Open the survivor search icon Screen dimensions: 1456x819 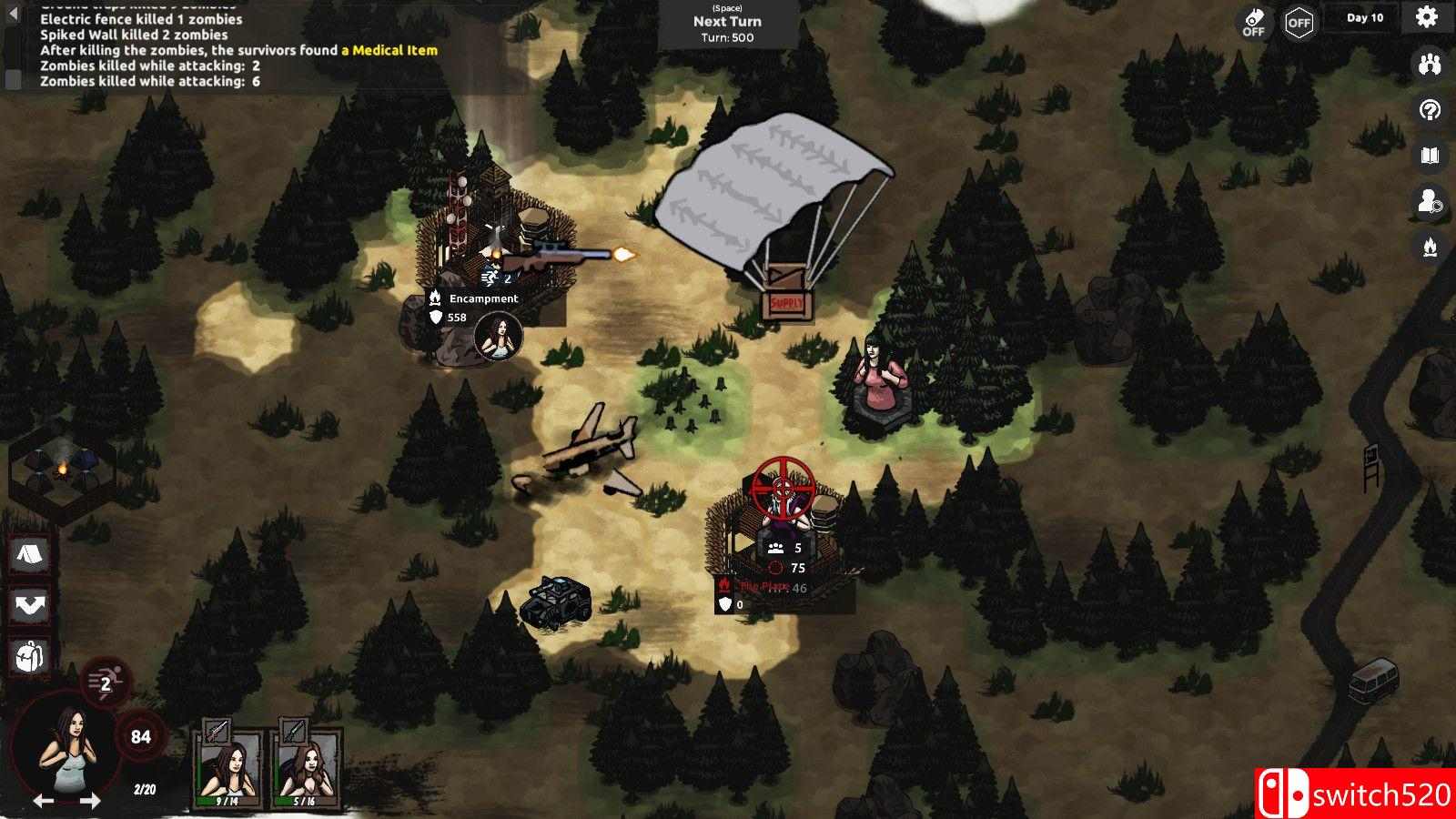click(x=1430, y=201)
